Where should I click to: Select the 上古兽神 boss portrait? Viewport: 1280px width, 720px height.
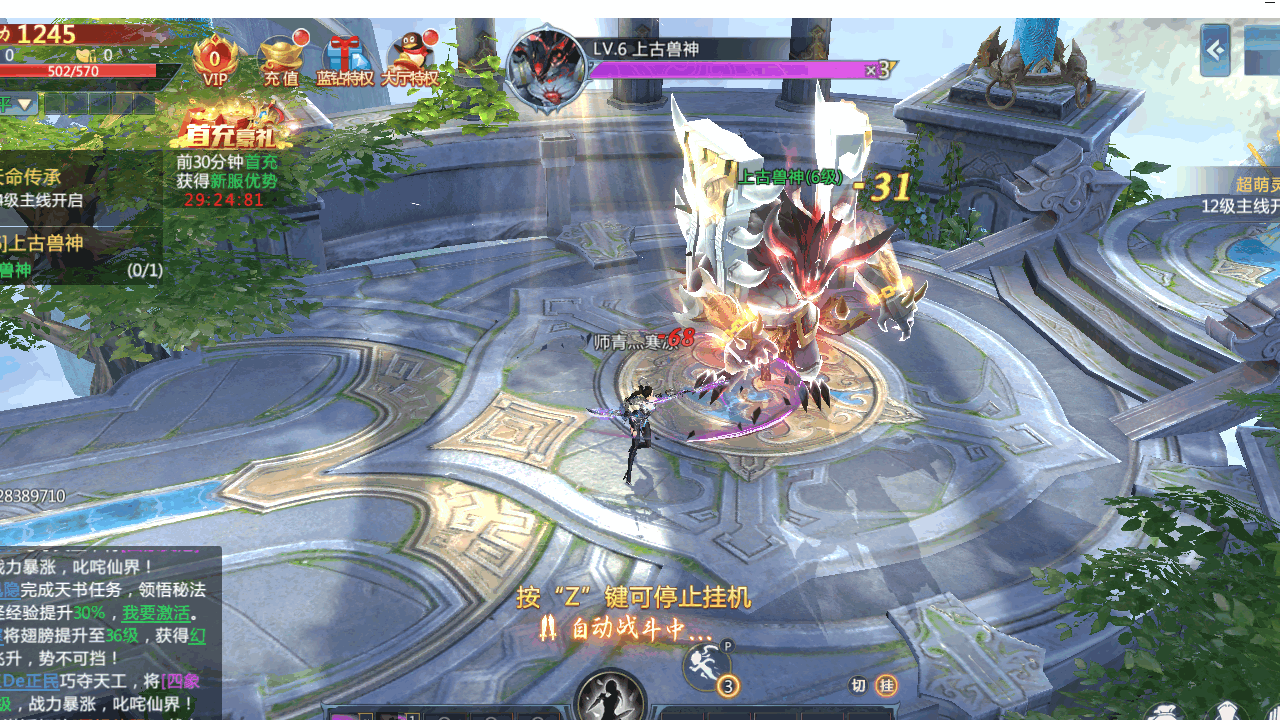pyautogui.click(x=546, y=68)
